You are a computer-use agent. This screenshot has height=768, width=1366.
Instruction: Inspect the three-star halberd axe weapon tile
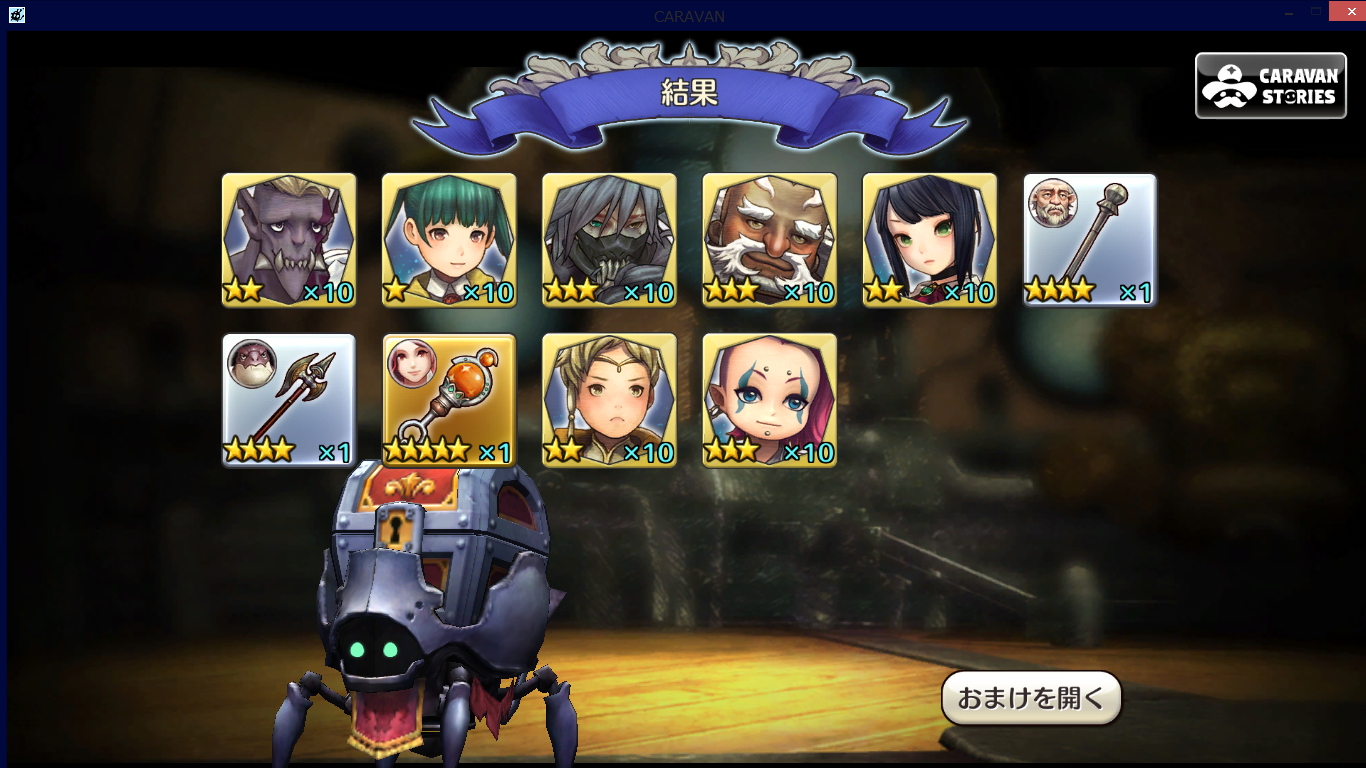coord(289,400)
